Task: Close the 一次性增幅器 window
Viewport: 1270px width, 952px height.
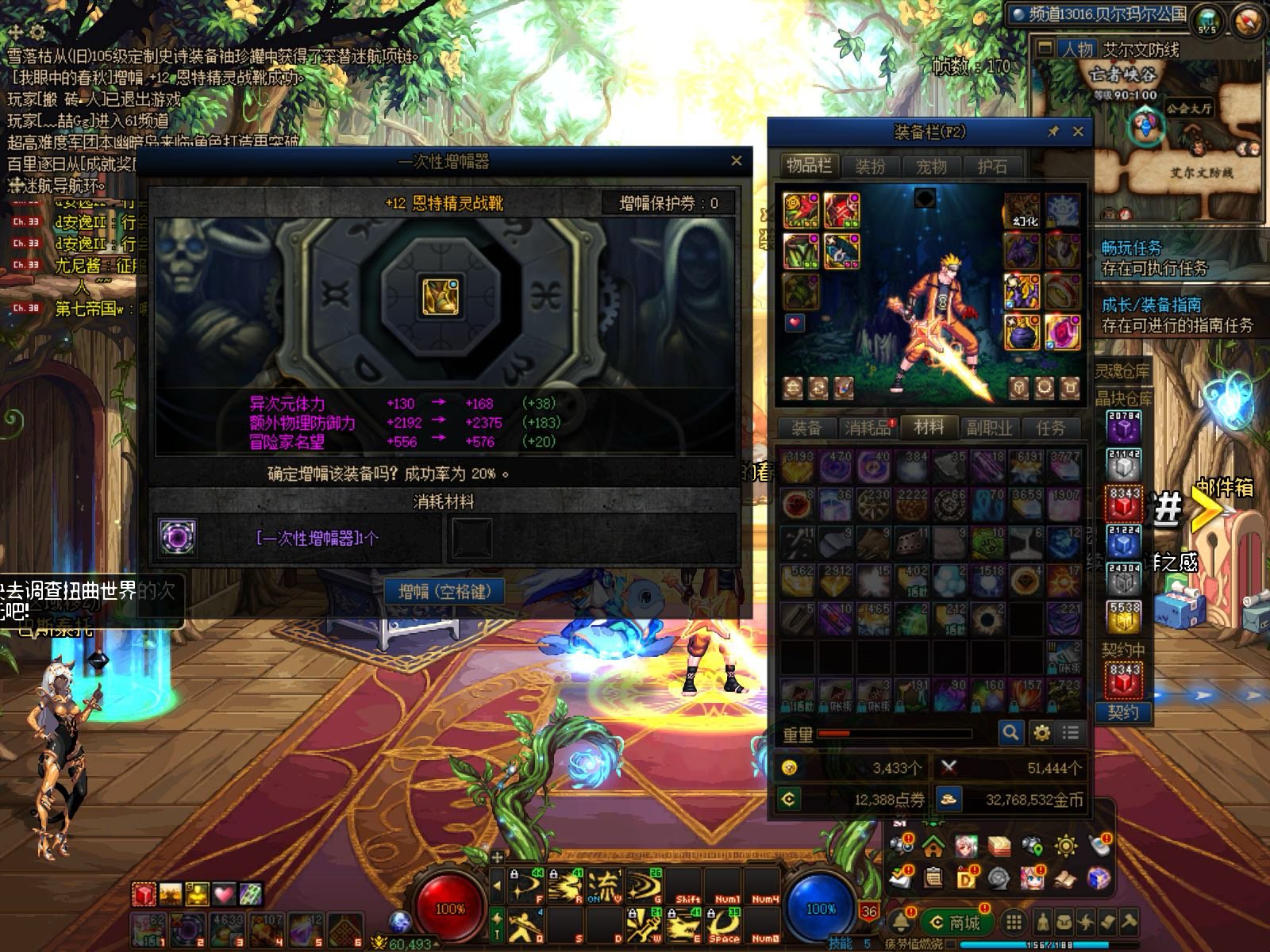Action: [x=736, y=161]
